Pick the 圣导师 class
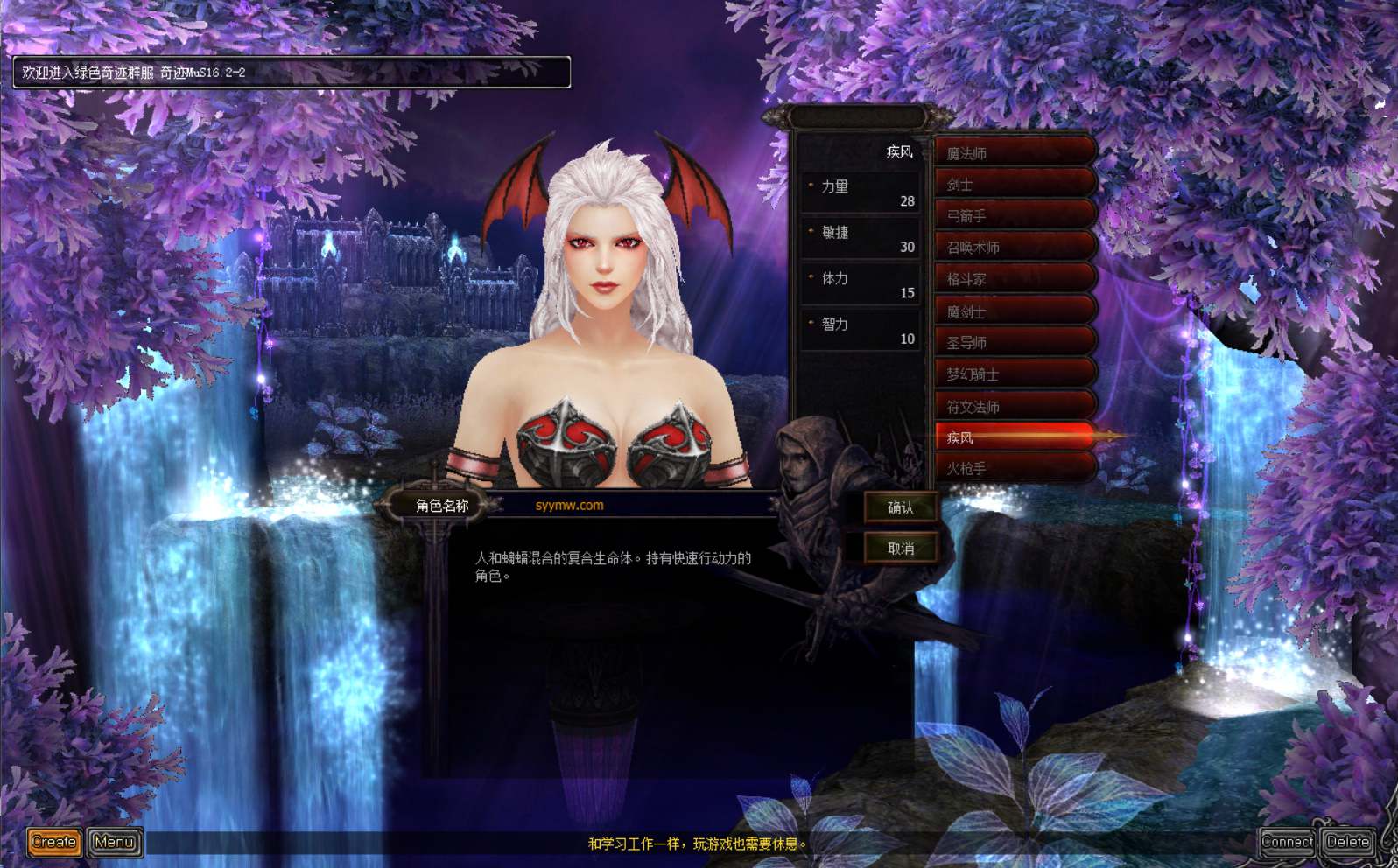Image resolution: width=1398 pixels, height=868 pixels. [x=1014, y=343]
